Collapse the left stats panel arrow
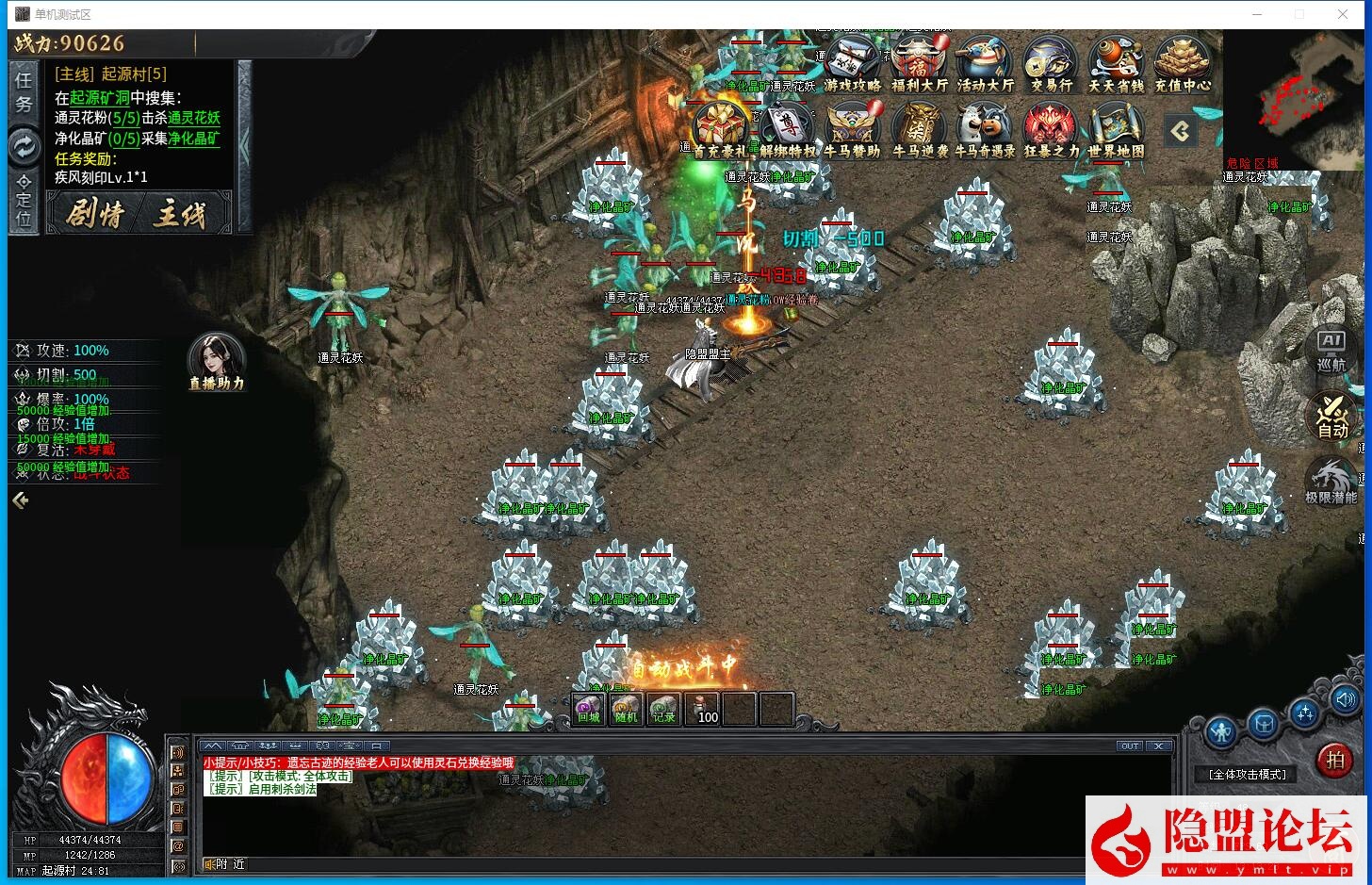The image size is (1372, 885). pos(19,500)
